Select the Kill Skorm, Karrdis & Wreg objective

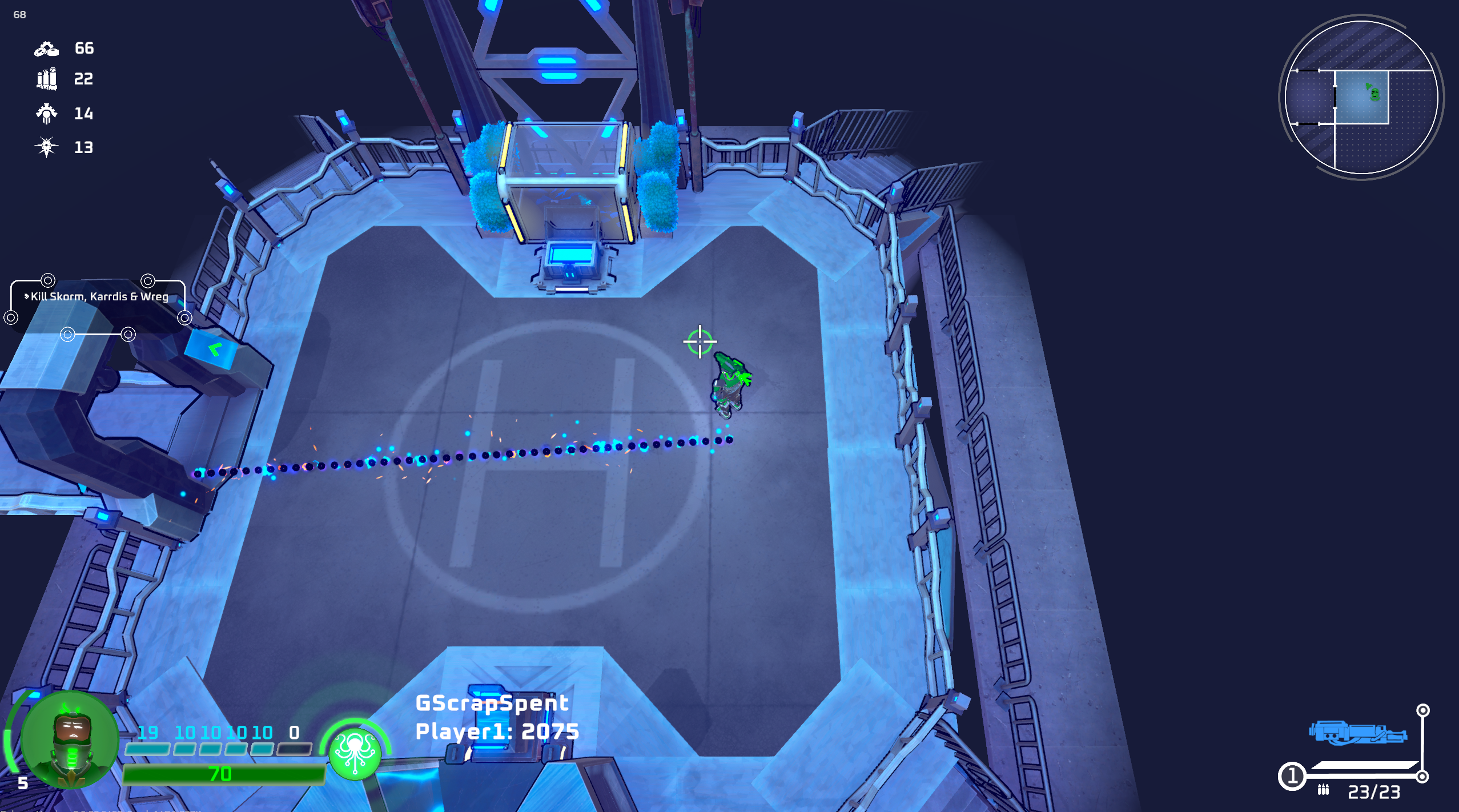point(99,296)
